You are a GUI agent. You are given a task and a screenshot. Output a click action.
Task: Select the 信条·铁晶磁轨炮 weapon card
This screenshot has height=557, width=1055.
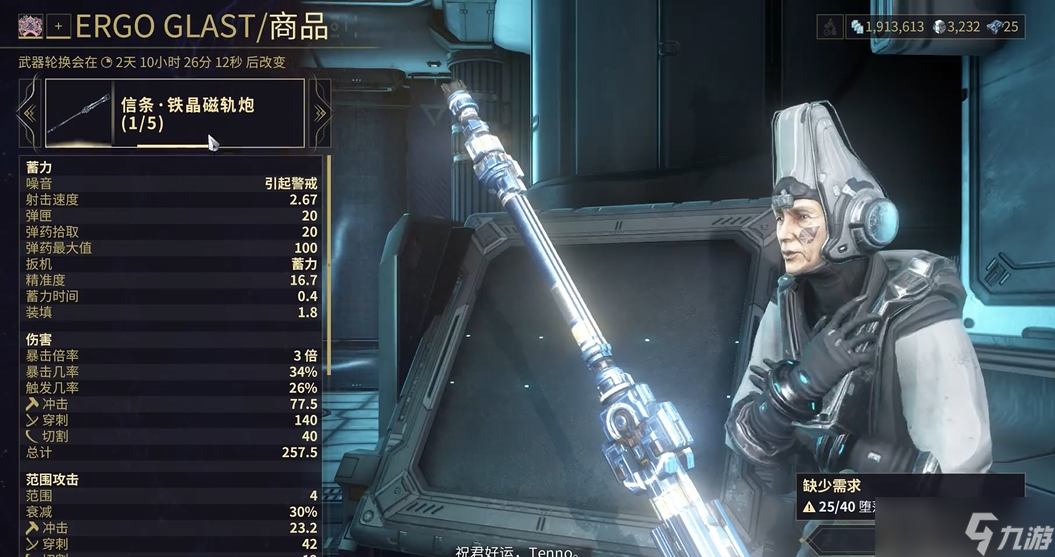point(175,113)
